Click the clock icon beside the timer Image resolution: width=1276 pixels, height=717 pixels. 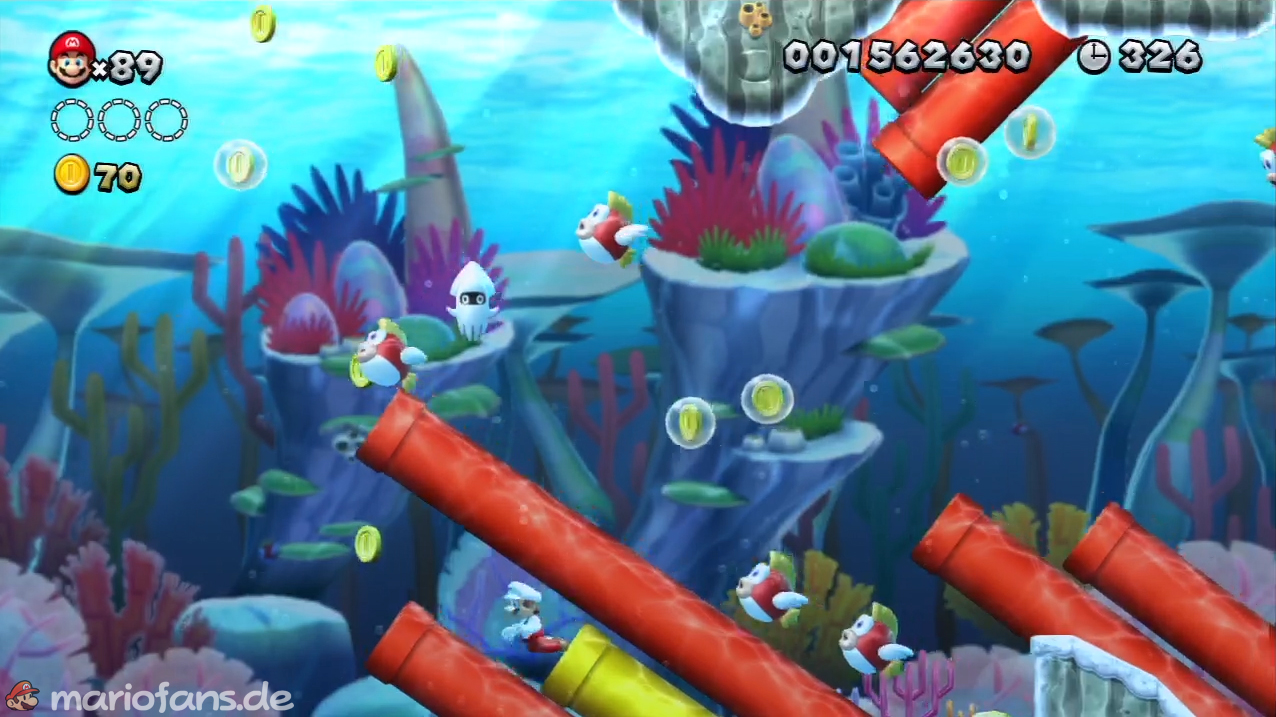coord(1093,57)
